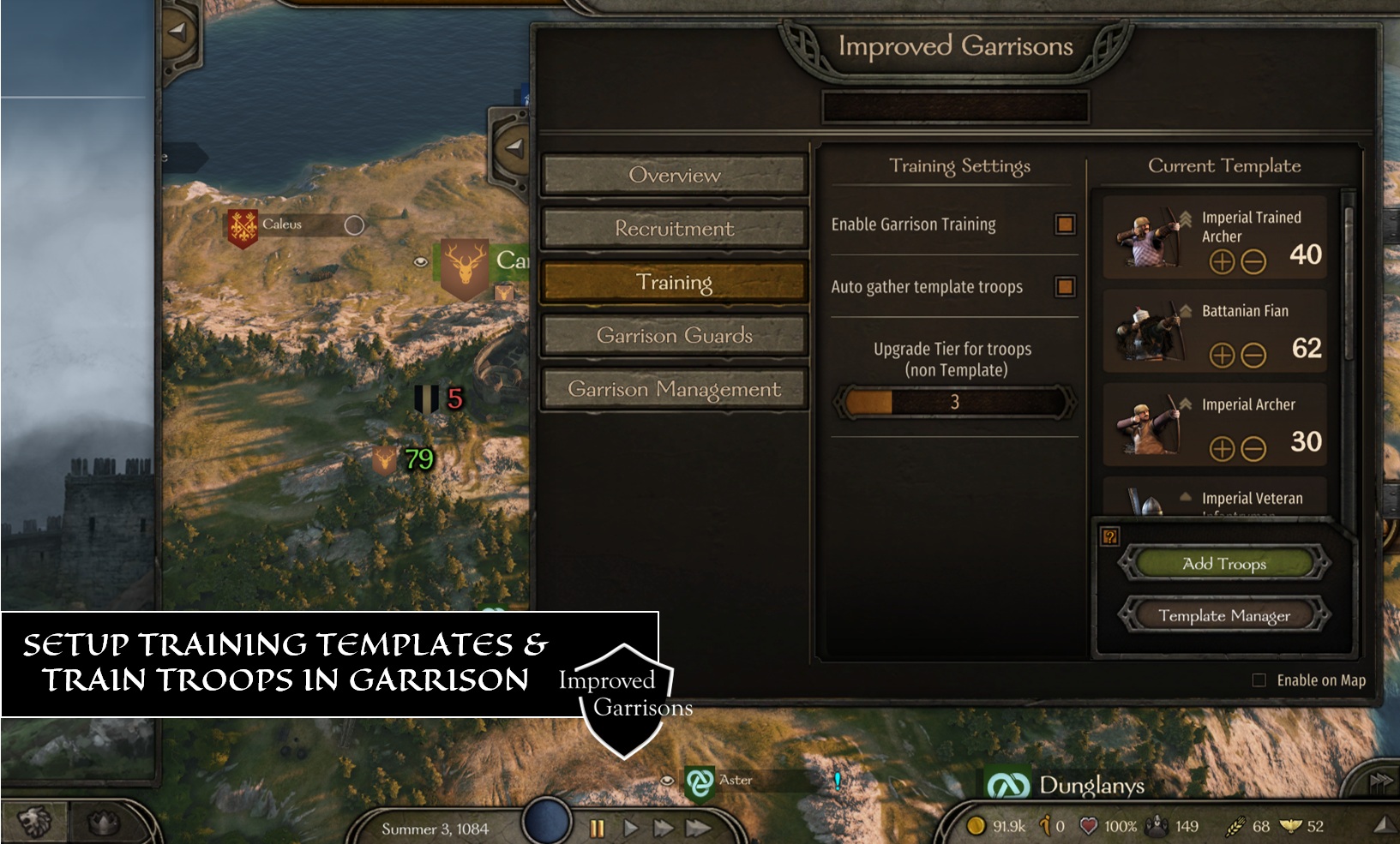Pause the campaign time
Screen dimensions: 1400x844
597,828
